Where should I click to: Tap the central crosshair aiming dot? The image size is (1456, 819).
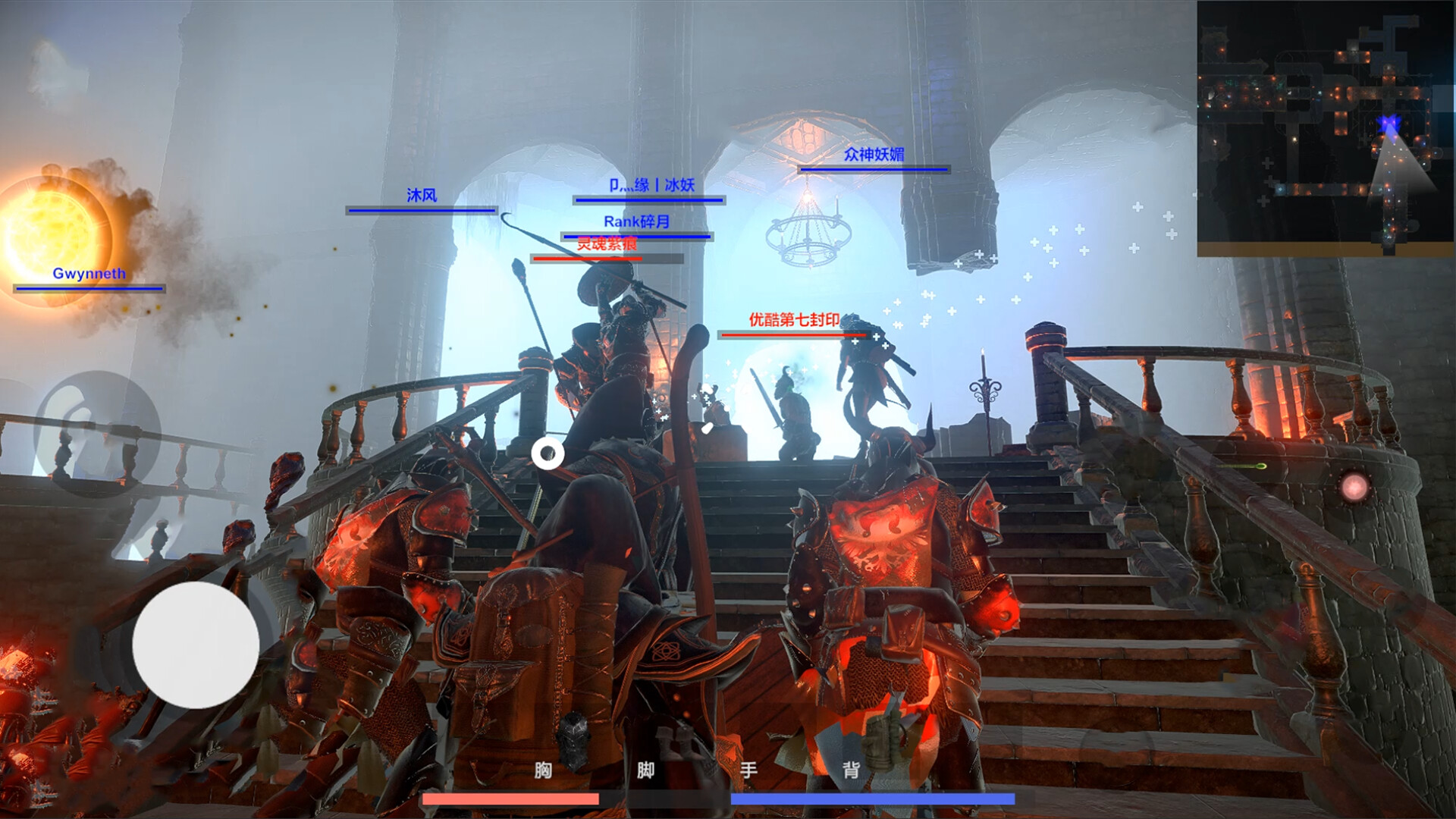[548, 453]
